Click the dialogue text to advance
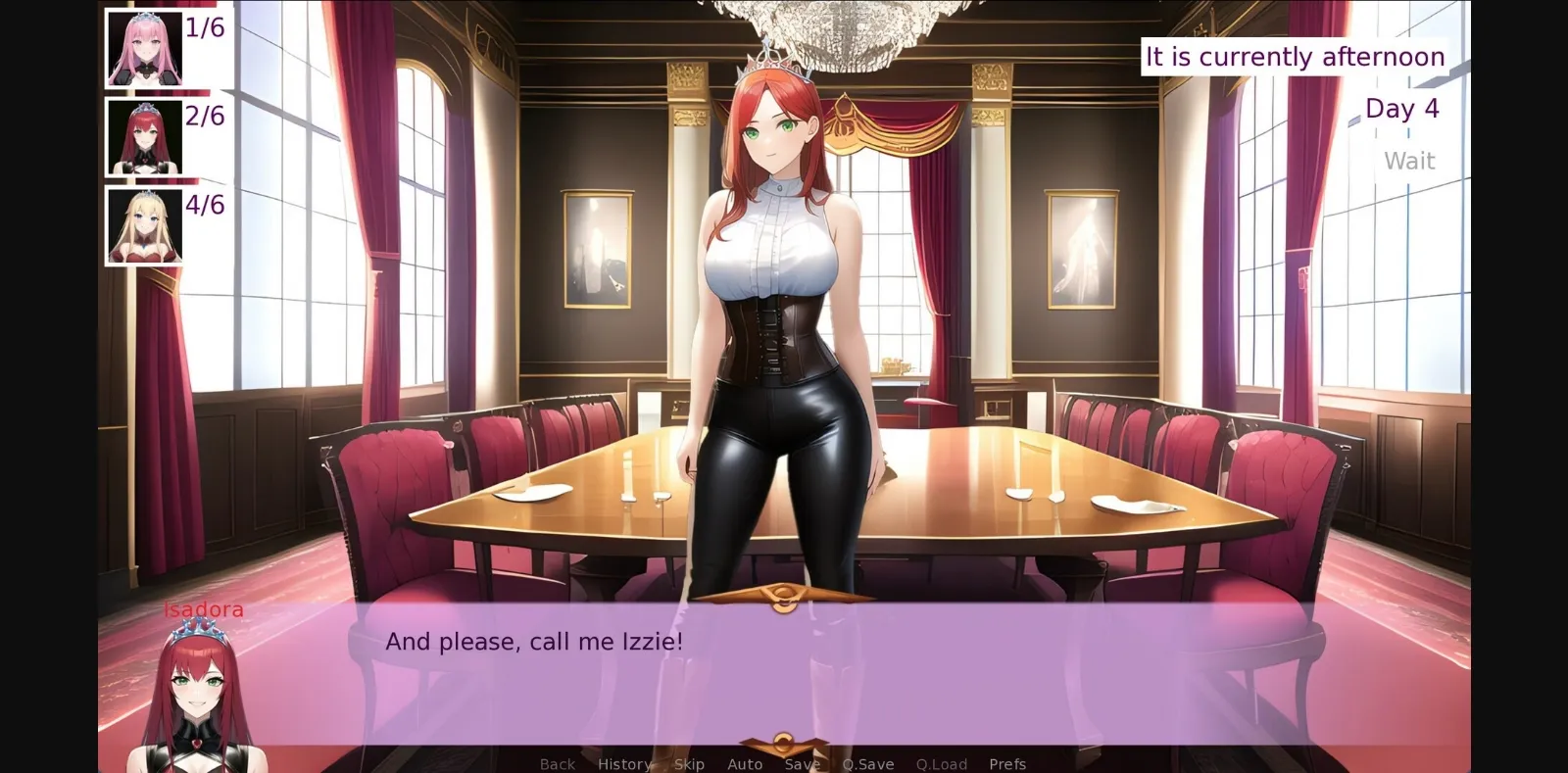1568x773 pixels. (x=534, y=642)
